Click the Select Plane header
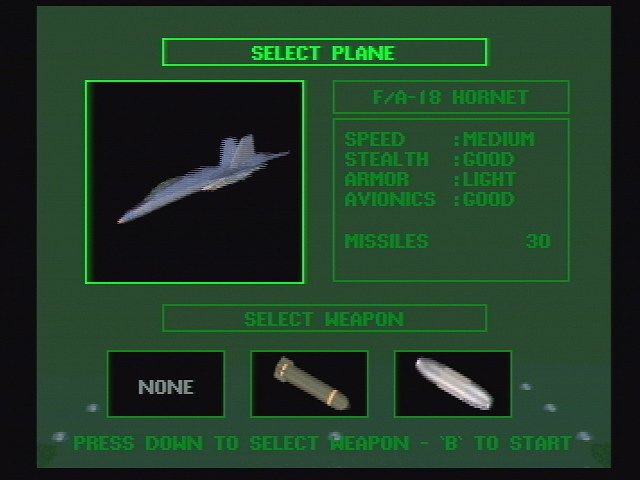640x480 pixels. tap(324, 53)
